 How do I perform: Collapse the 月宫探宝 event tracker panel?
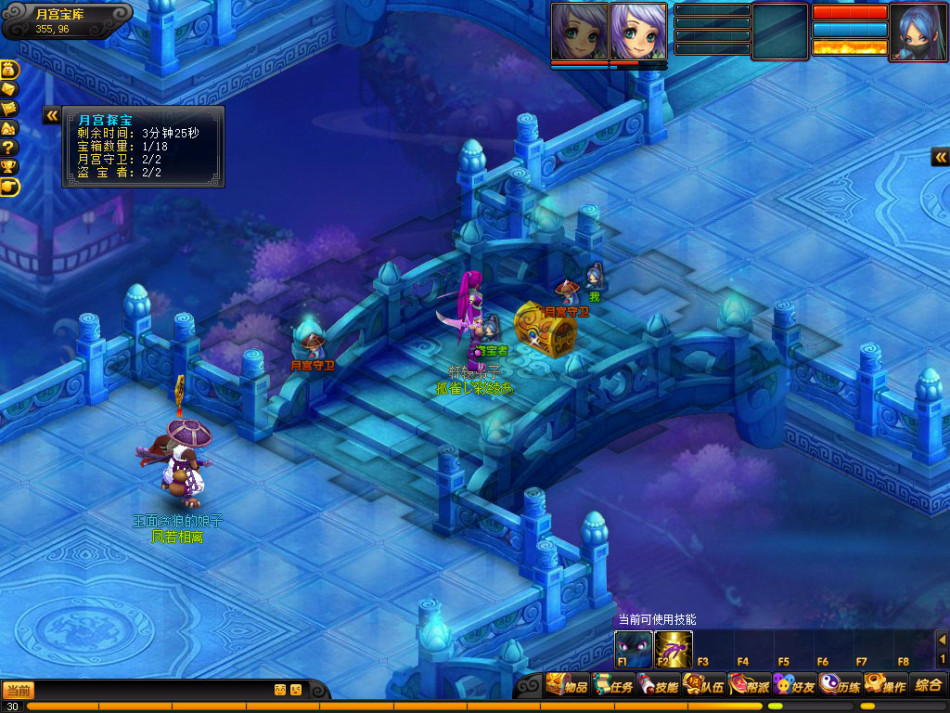(51, 116)
